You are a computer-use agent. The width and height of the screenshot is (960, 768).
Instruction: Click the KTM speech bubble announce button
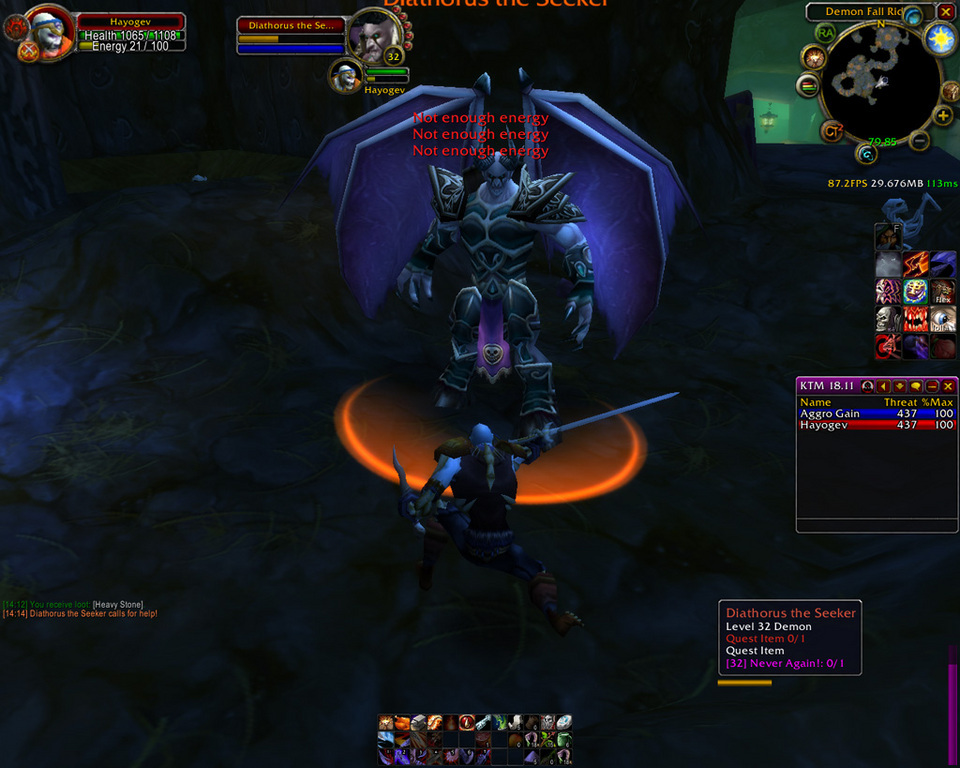tap(916, 386)
